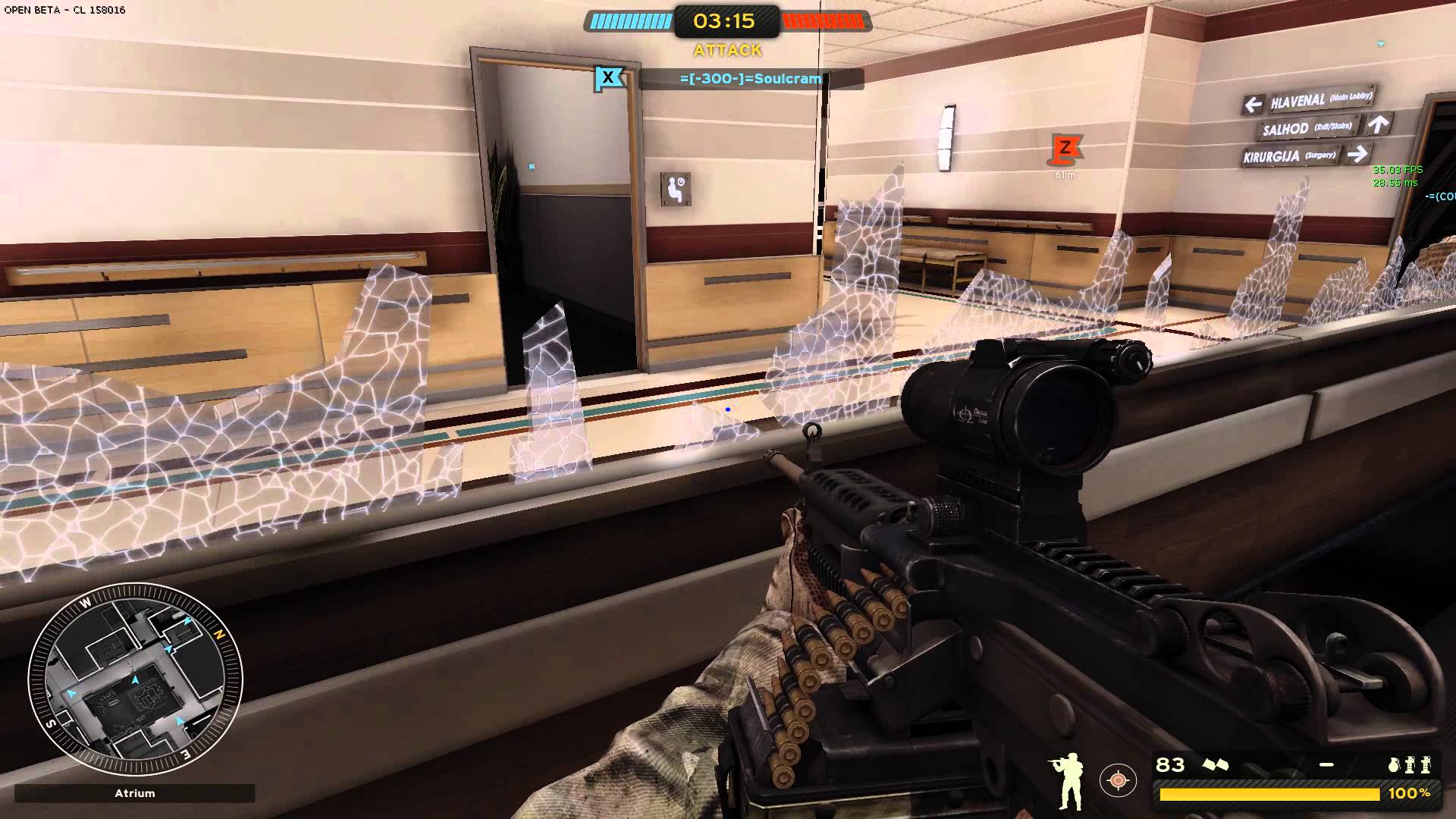This screenshot has height=819, width=1456.
Task: Click the player name Soulcram banner
Action: click(747, 77)
